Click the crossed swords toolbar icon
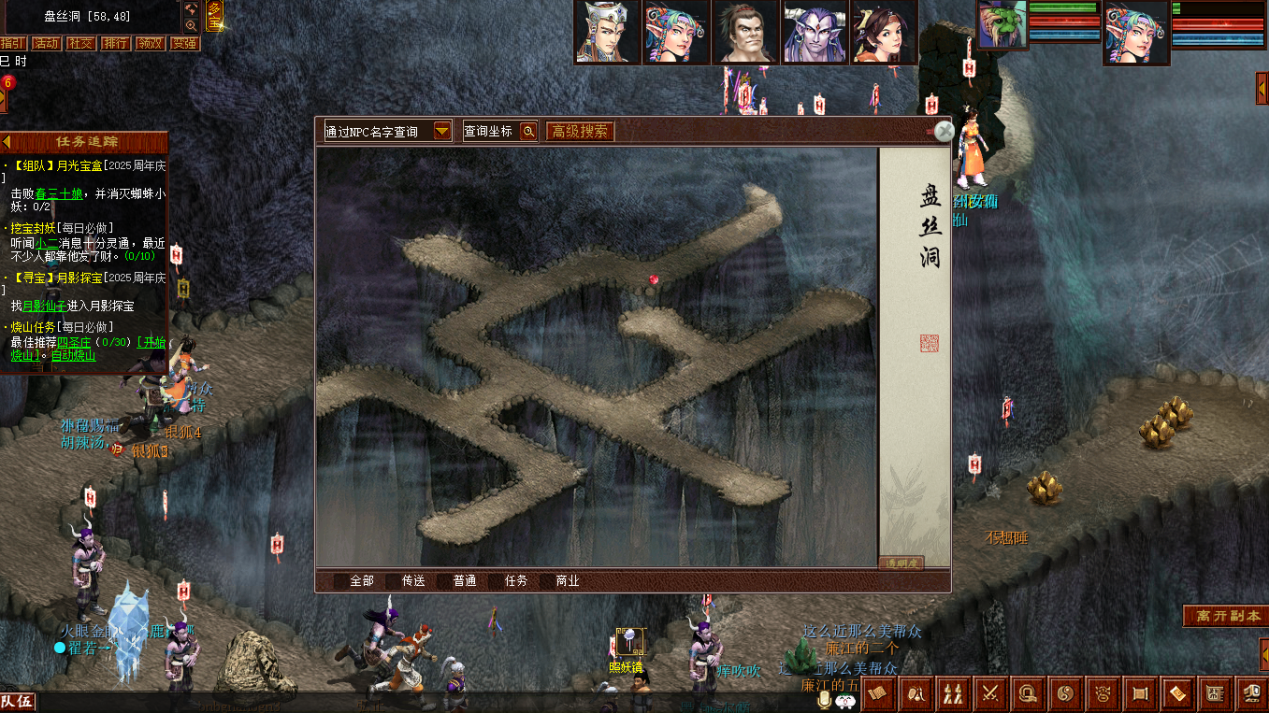This screenshot has width=1269, height=713. (990, 693)
